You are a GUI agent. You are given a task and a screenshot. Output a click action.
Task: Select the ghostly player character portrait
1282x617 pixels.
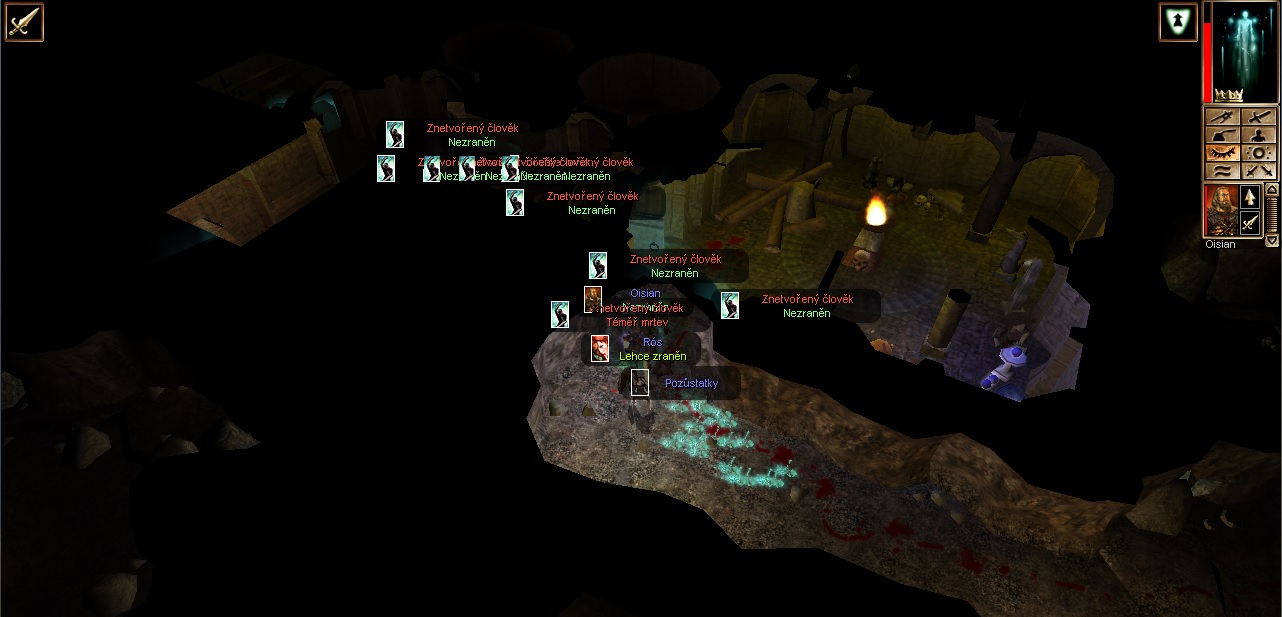1241,52
